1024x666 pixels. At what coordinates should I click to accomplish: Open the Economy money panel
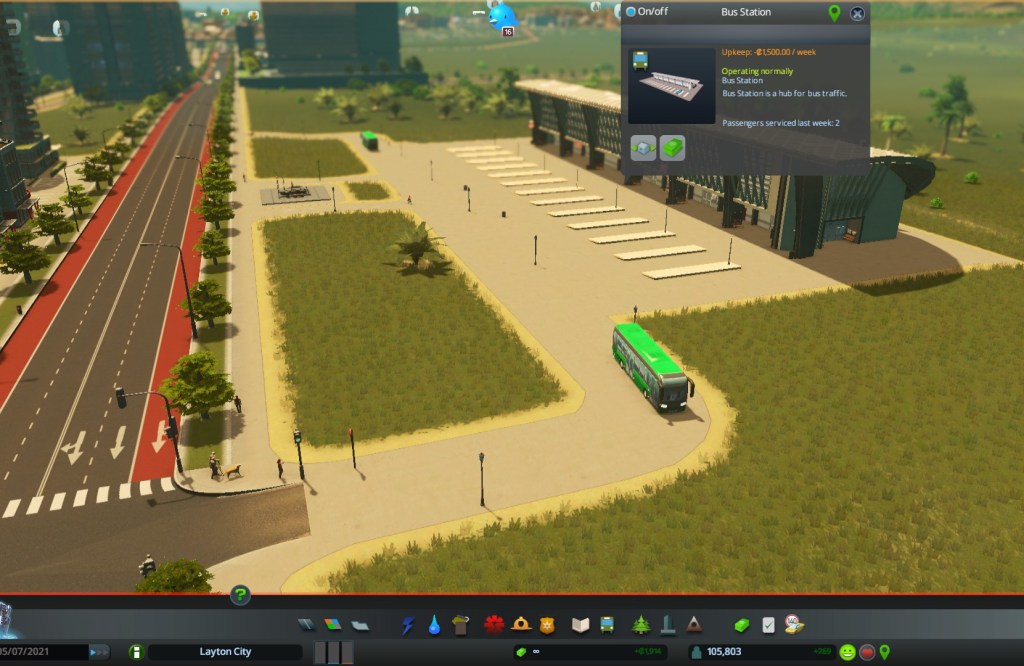(x=741, y=625)
